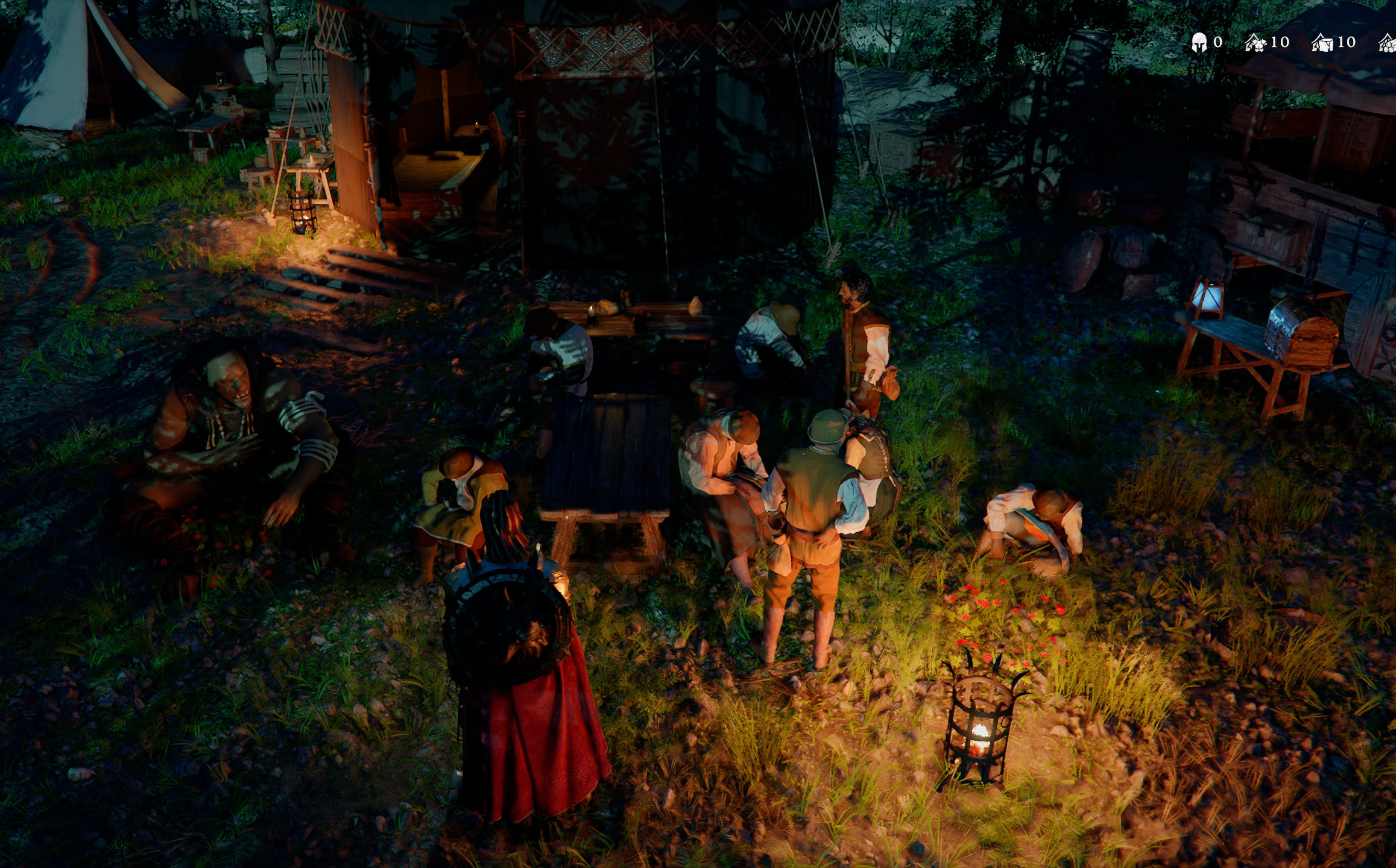Click the wood logs tent resource icon
The image size is (1396, 868).
coord(1389,44)
